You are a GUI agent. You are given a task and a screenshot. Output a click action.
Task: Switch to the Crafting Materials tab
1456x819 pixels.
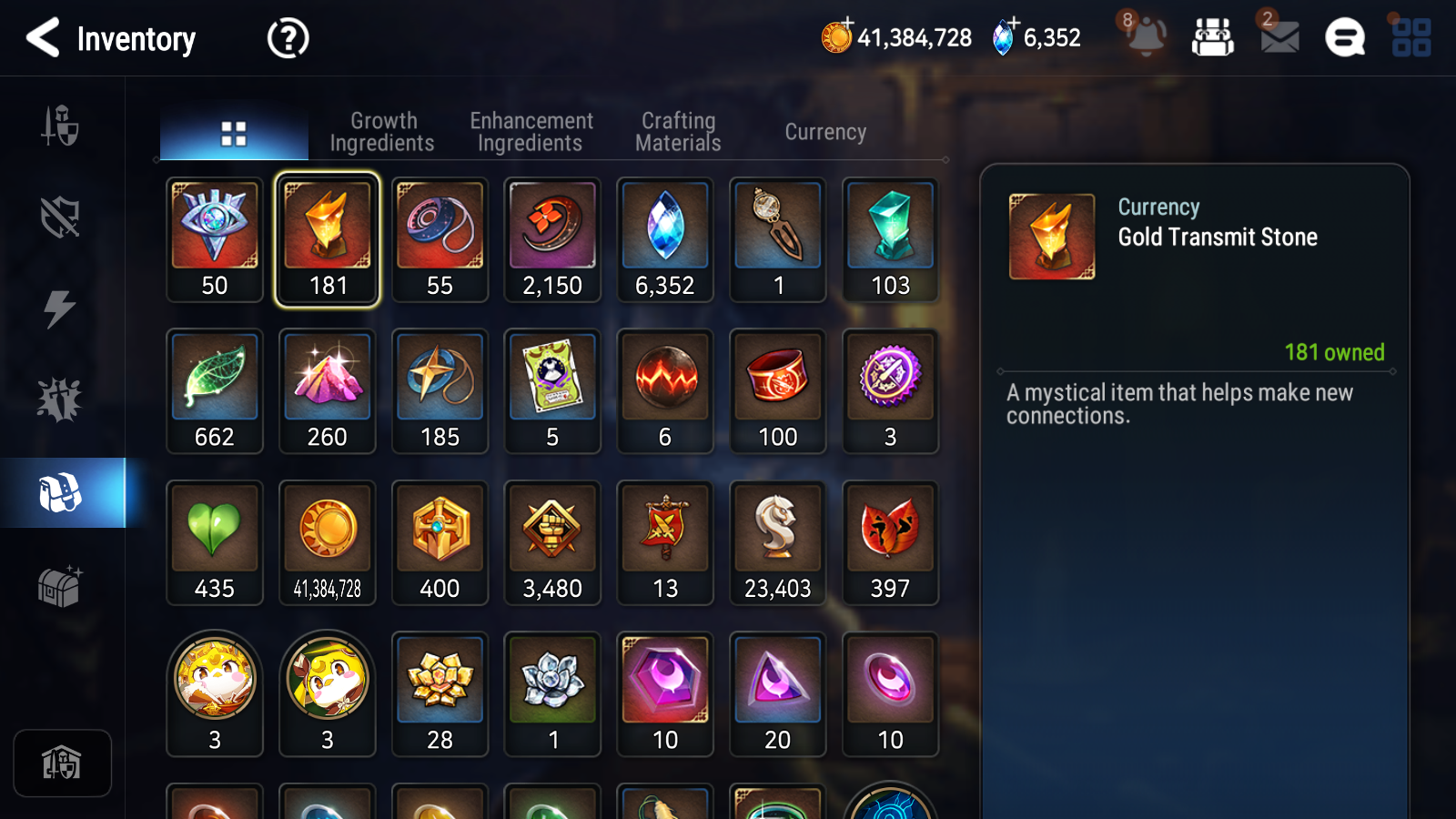[677, 131]
